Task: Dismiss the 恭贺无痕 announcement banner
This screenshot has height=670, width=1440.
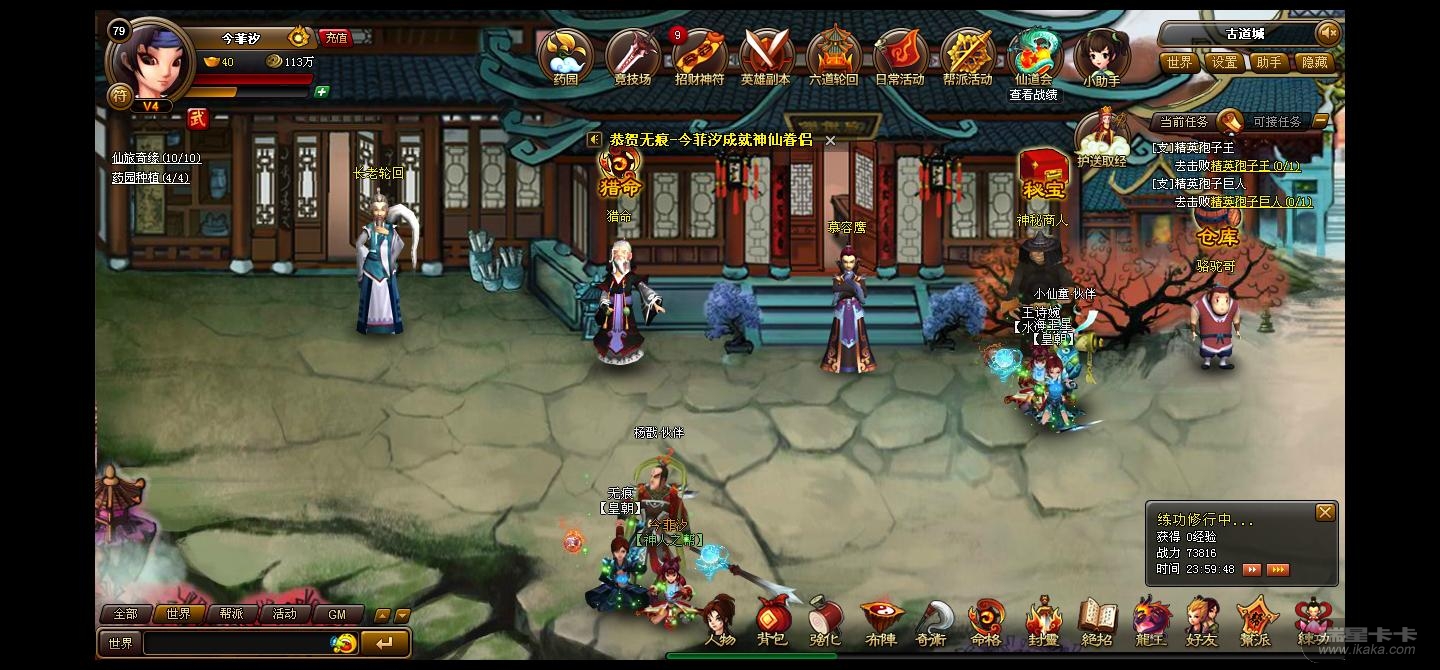Action: point(830,141)
